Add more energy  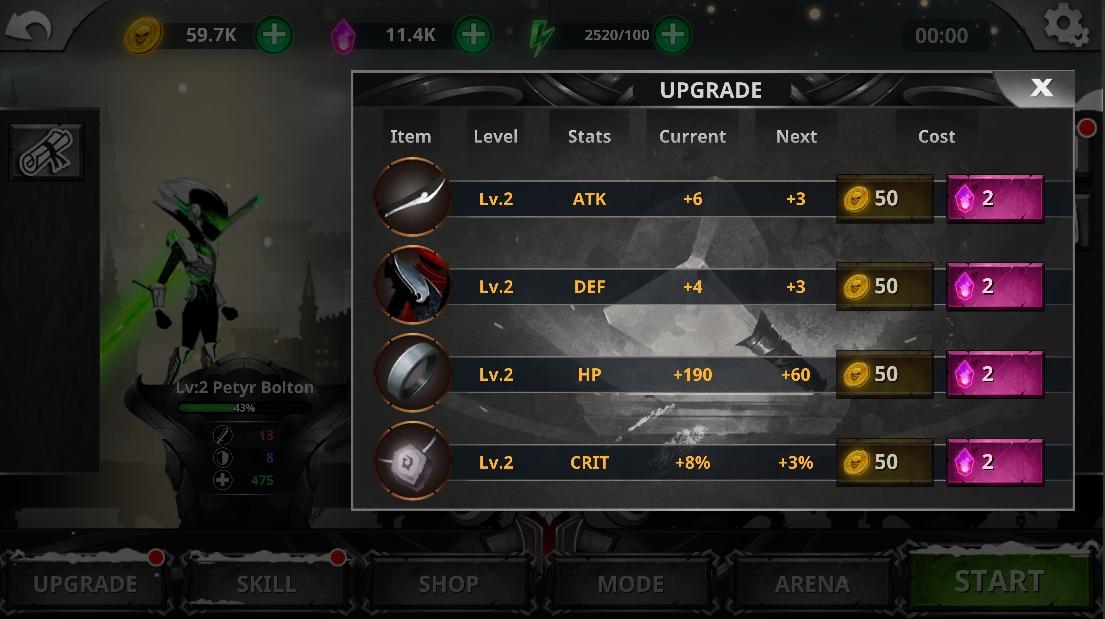tap(672, 35)
